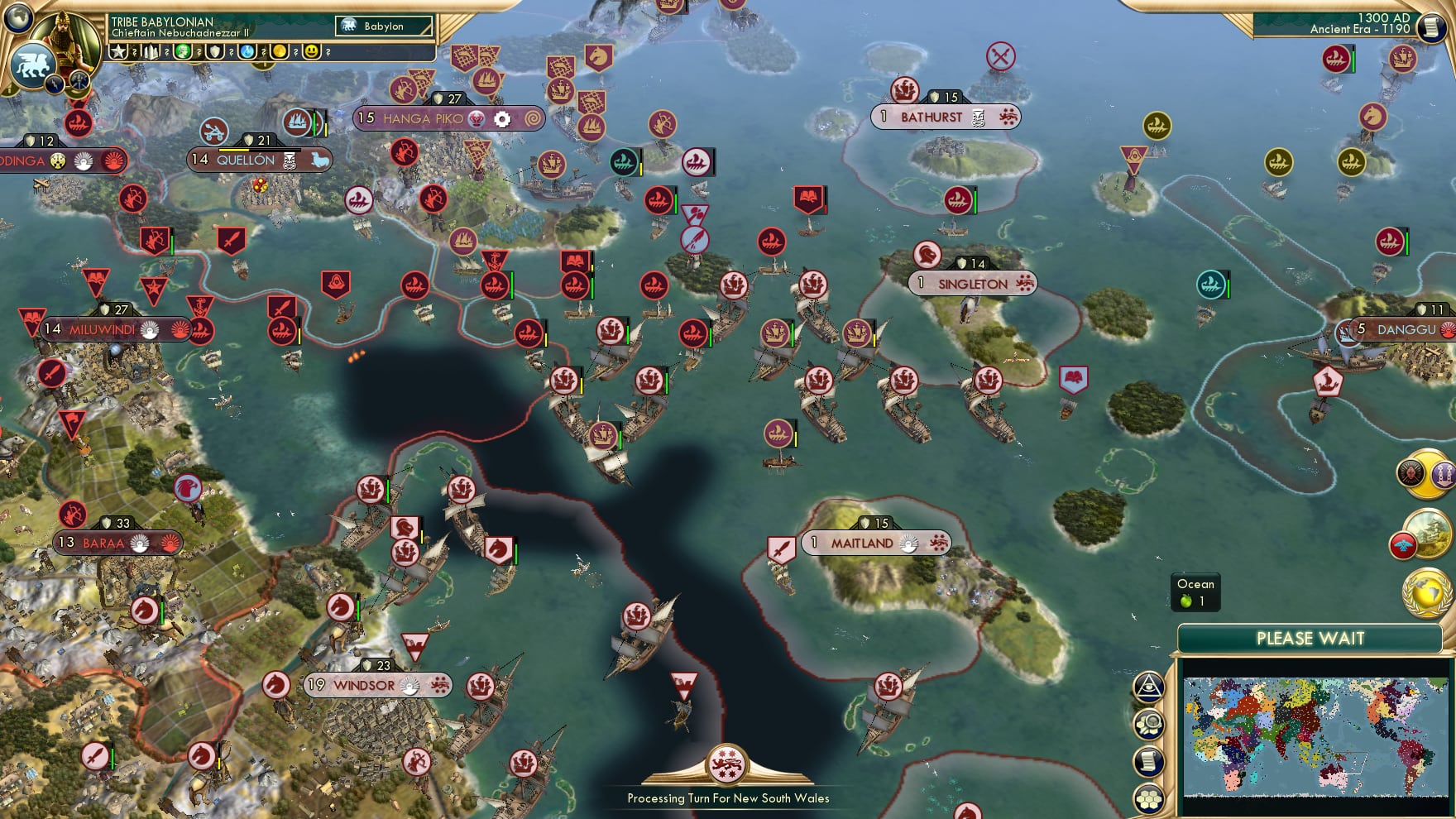1456x819 pixels.
Task: Expand the Babylon civilization selector in top bar
Action: click(383, 26)
